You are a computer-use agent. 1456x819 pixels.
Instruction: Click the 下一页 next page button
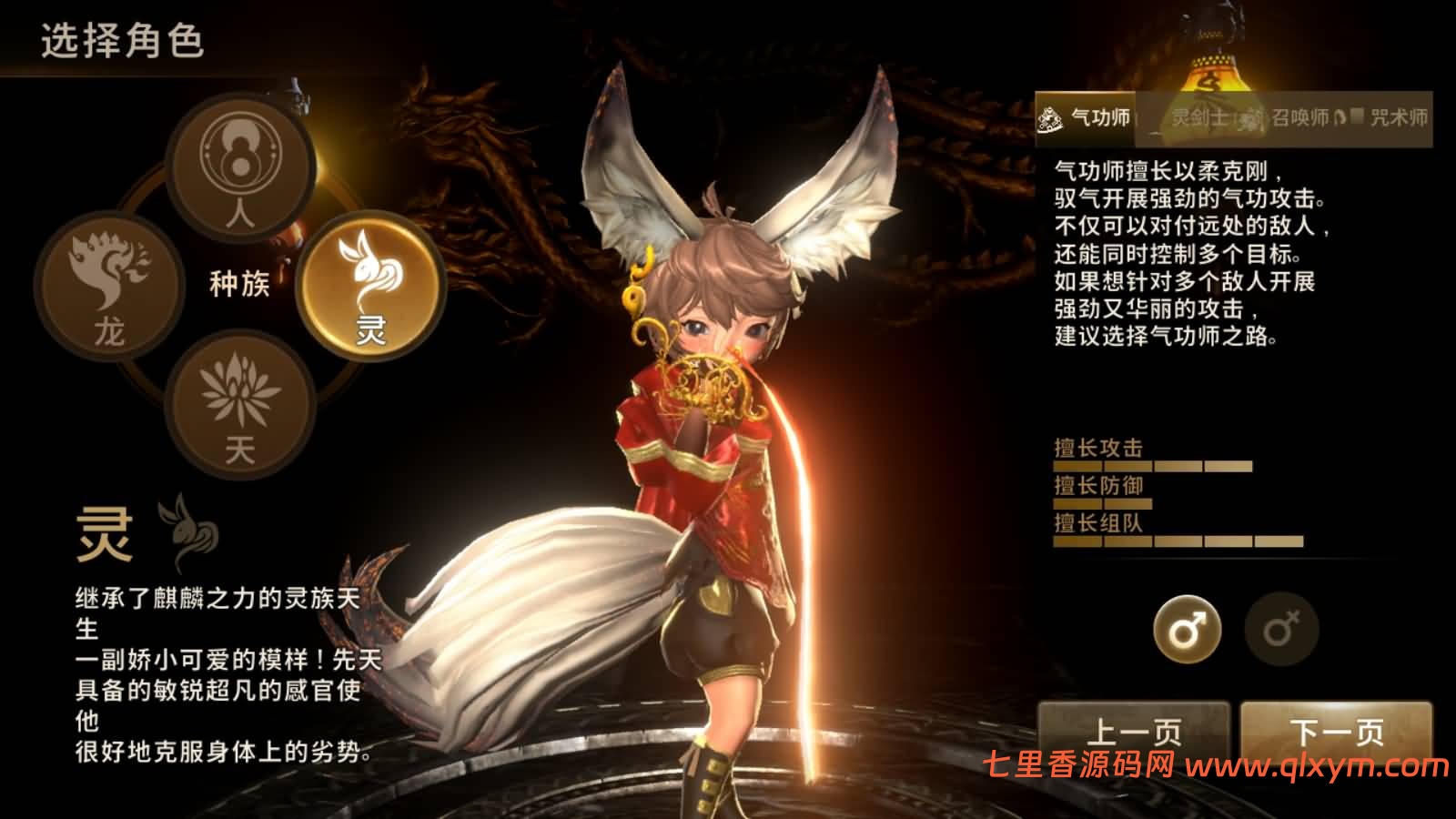(1338, 728)
